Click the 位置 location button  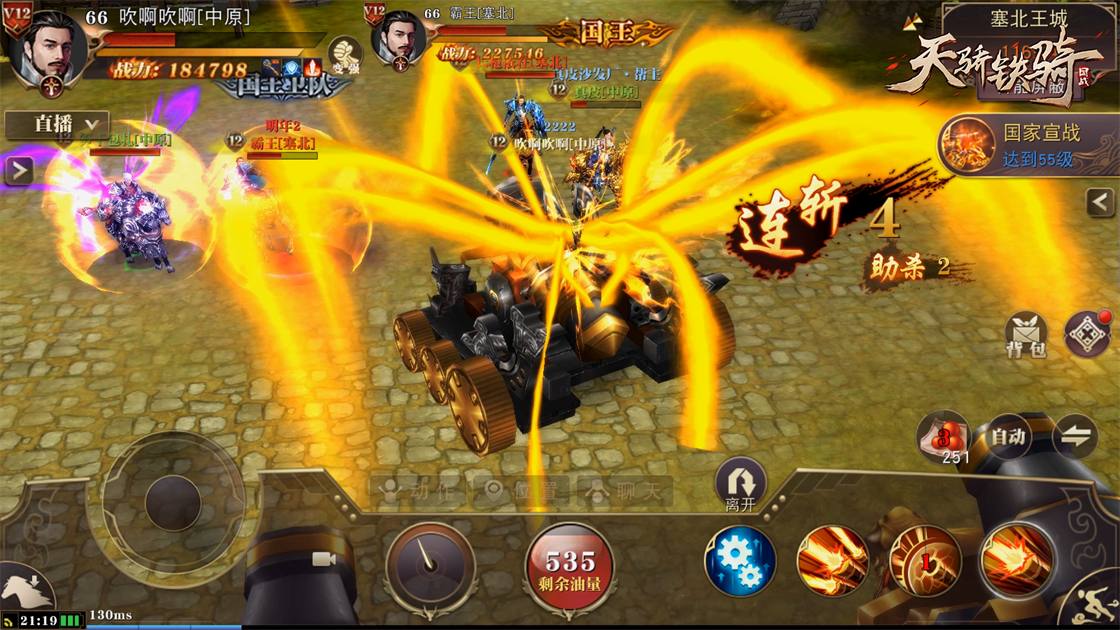[x=521, y=491]
